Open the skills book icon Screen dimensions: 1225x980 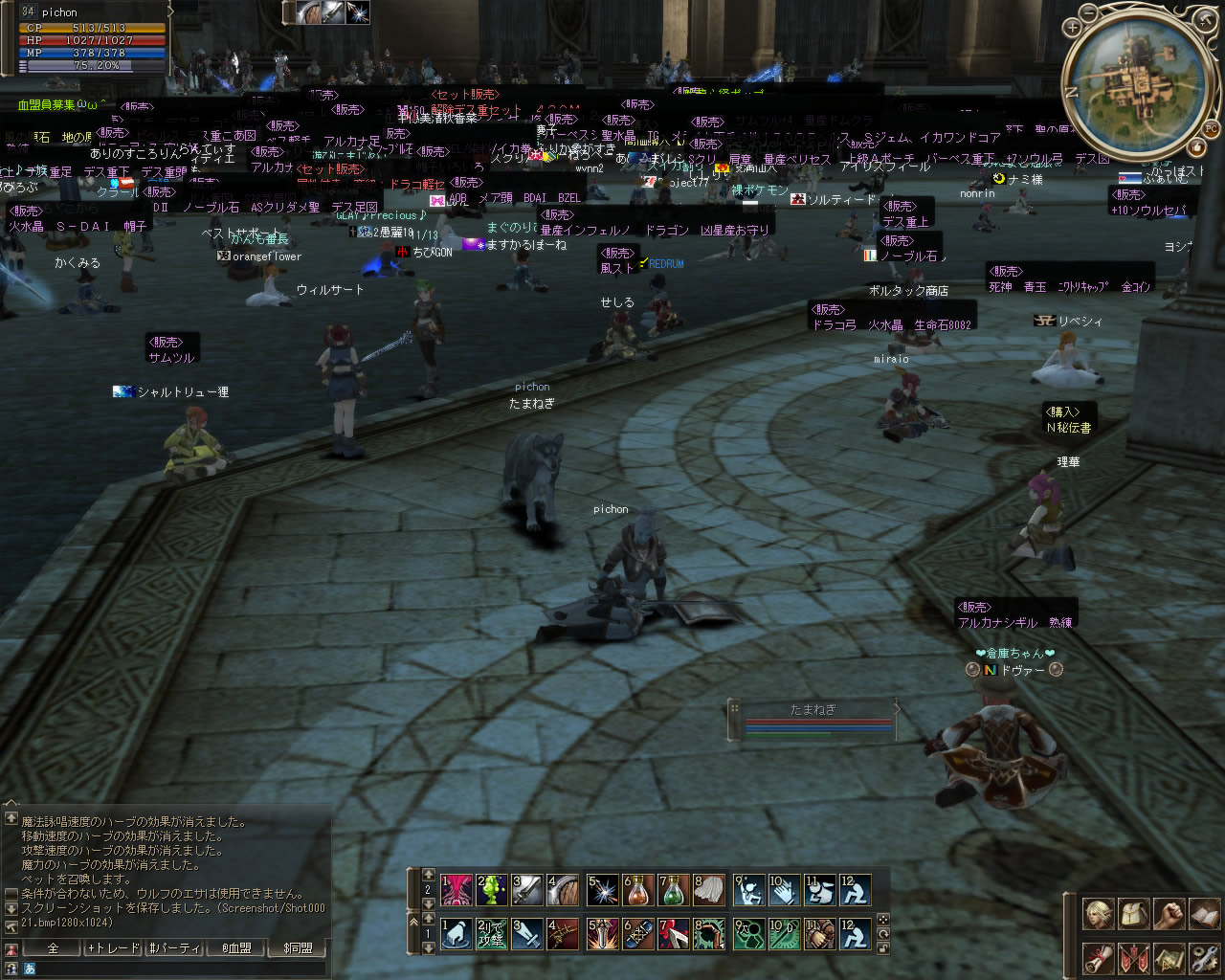click(1204, 914)
